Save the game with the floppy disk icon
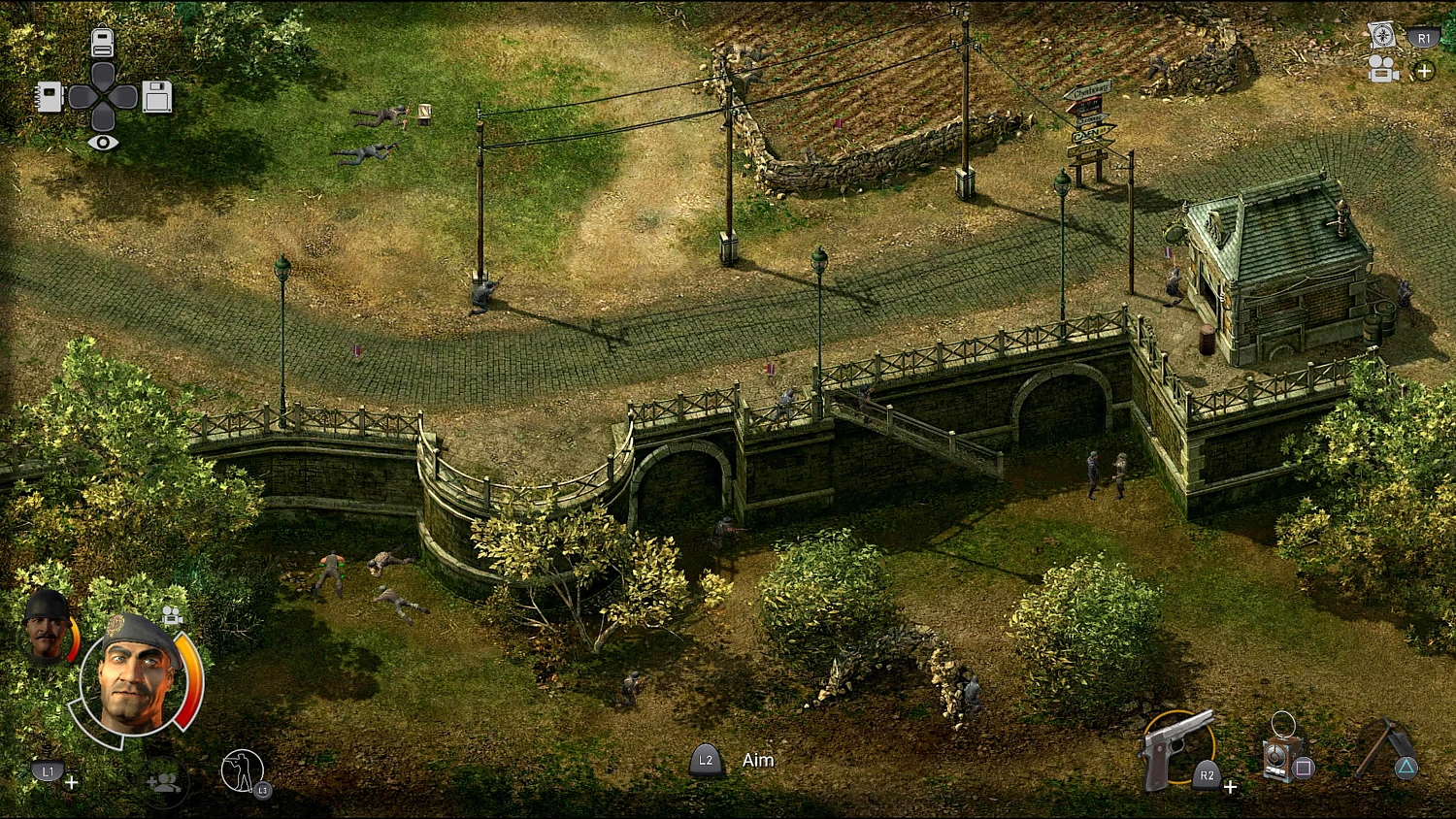Screen dimensions: 1456x819 pos(155,96)
